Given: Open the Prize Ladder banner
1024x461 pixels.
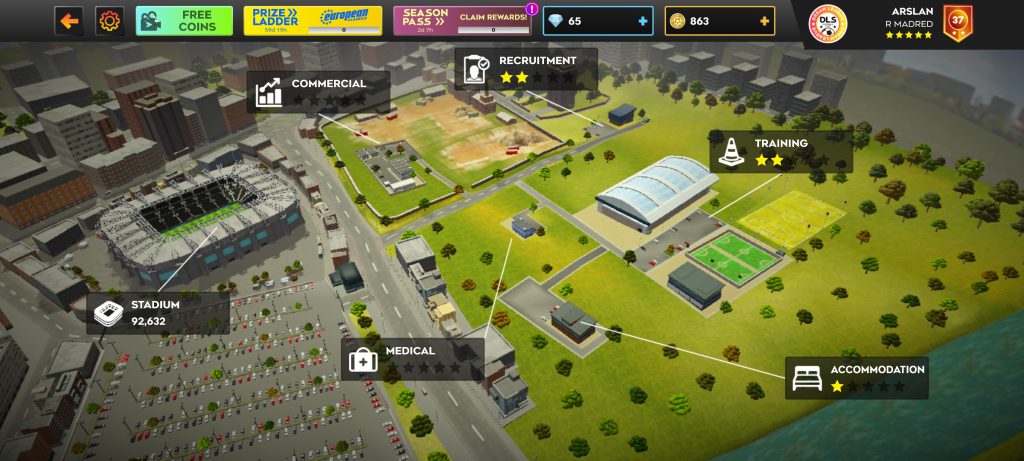Looking at the screenshot, I should point(313,21).
